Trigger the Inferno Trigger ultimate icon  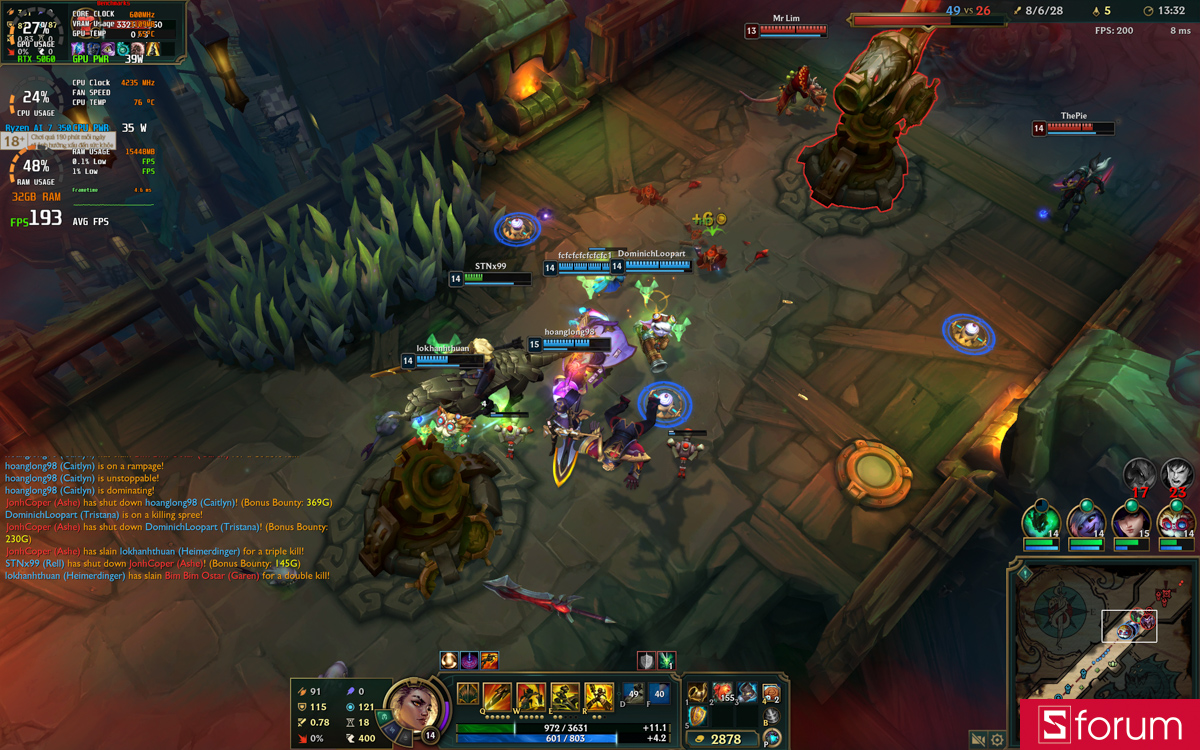tap(599, 696)
